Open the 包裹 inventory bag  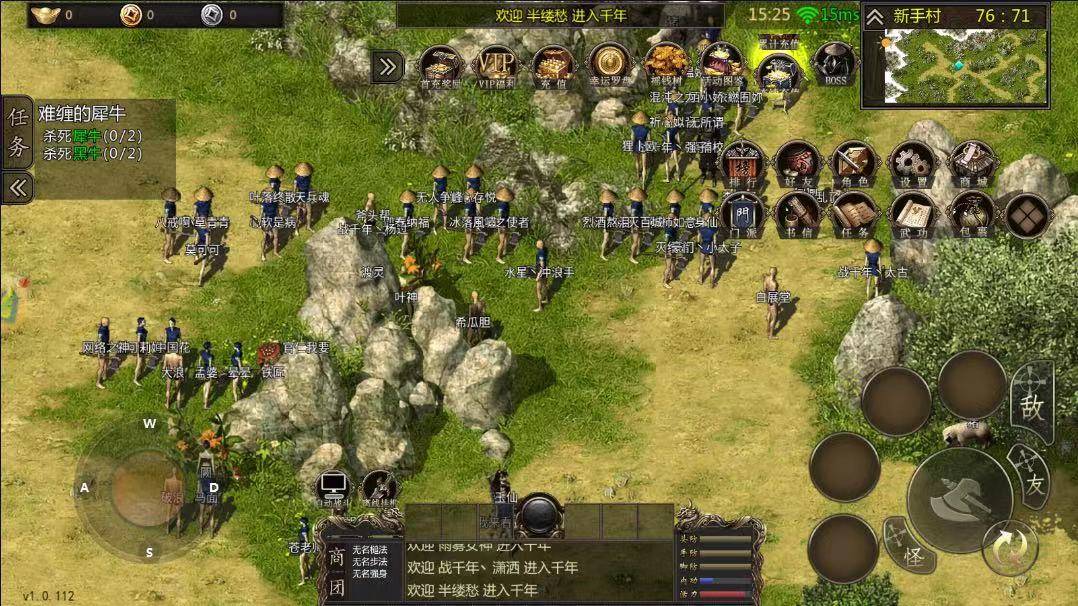pos(971,214)
